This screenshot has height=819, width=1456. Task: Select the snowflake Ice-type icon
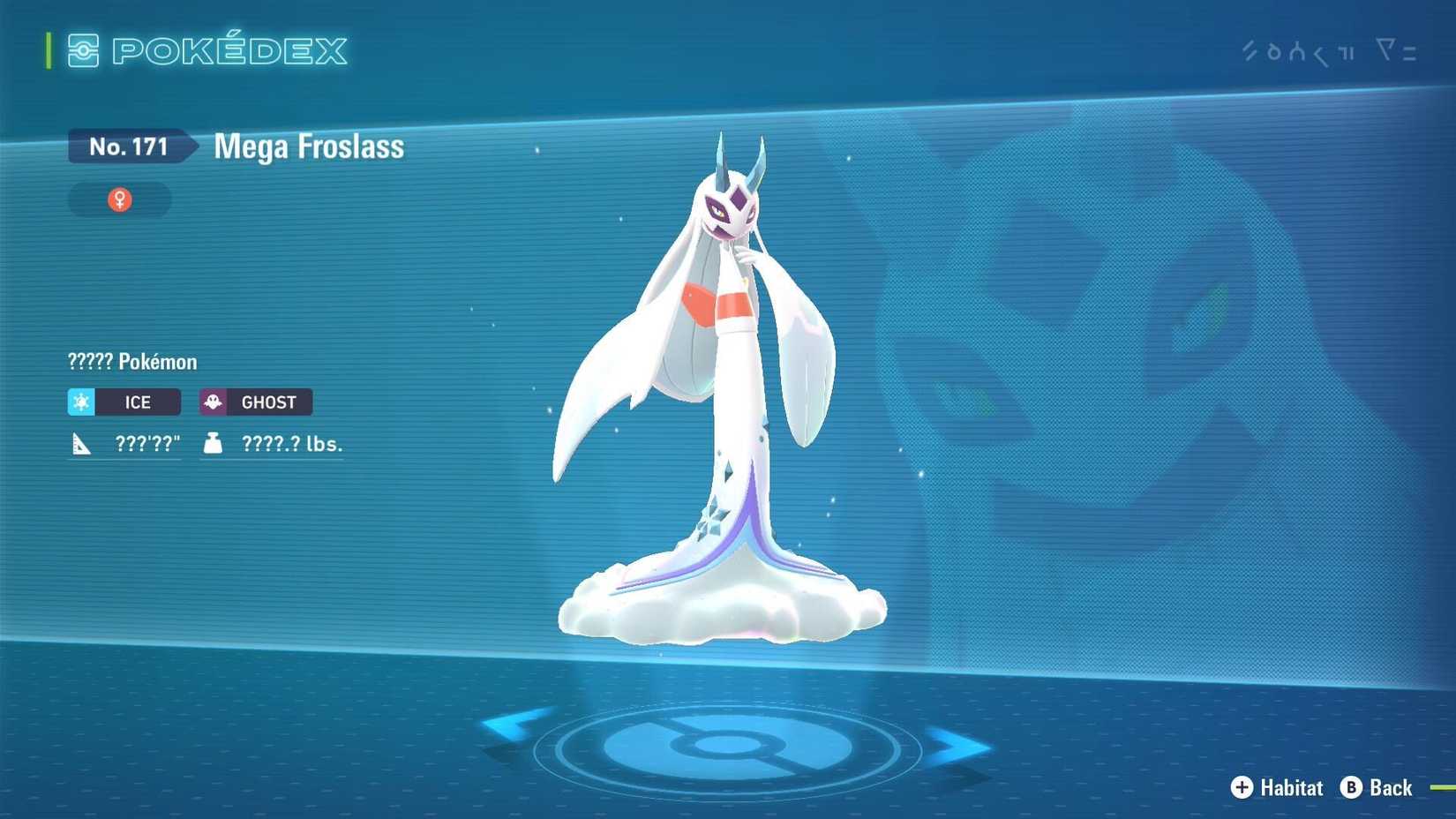(x=80, y=402)
